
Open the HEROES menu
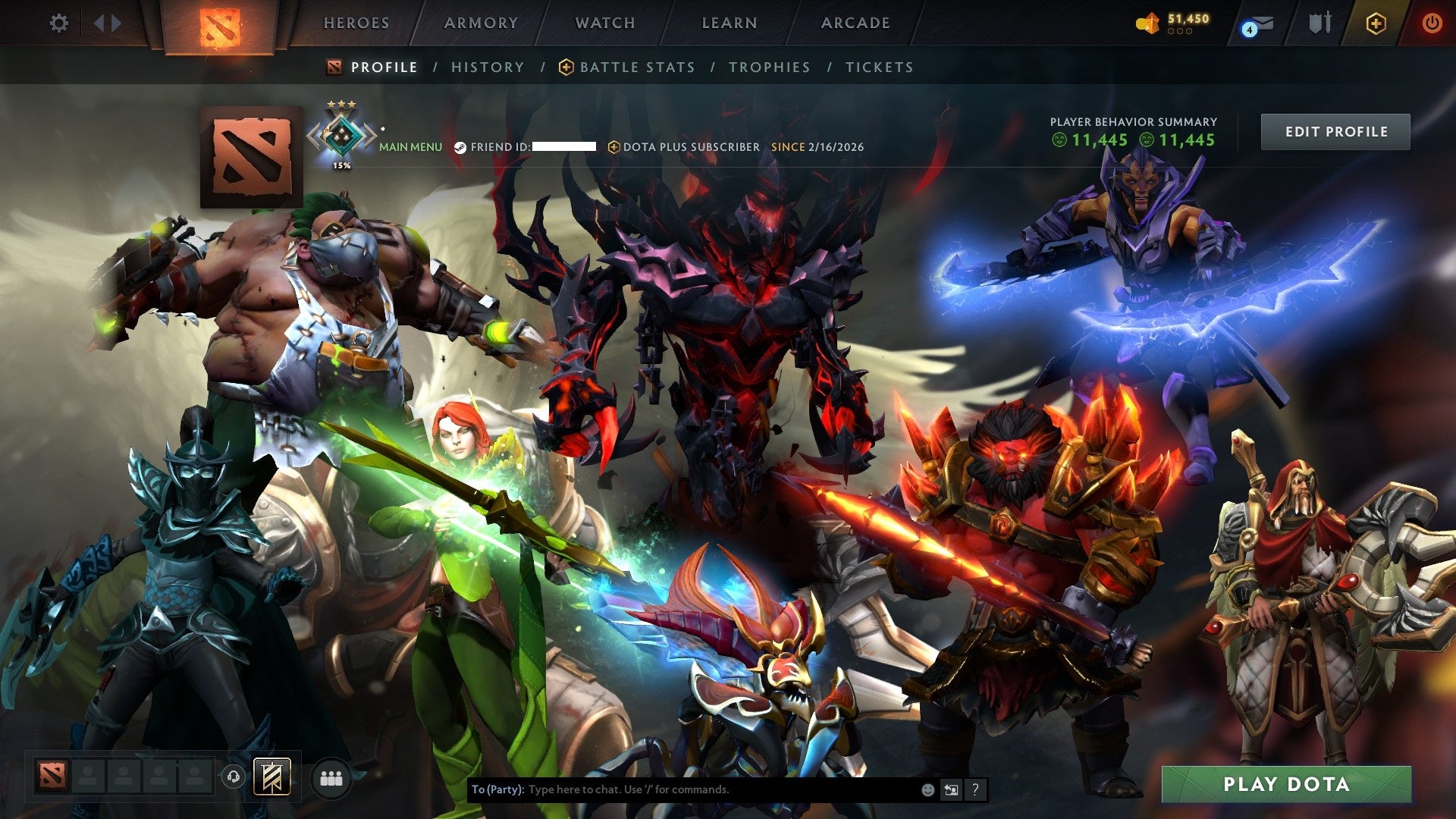pos(356,23)
